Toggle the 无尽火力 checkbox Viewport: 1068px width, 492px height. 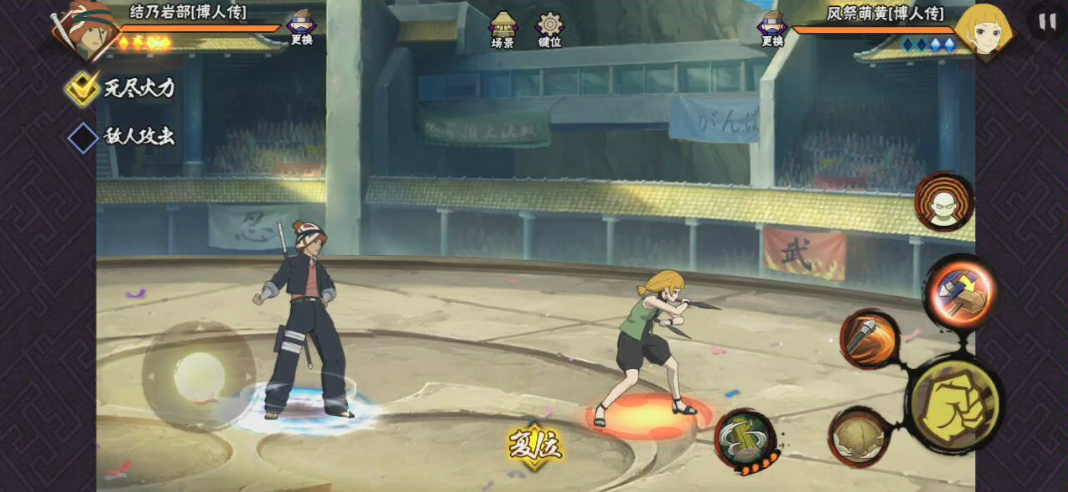(x=82, y=88)
